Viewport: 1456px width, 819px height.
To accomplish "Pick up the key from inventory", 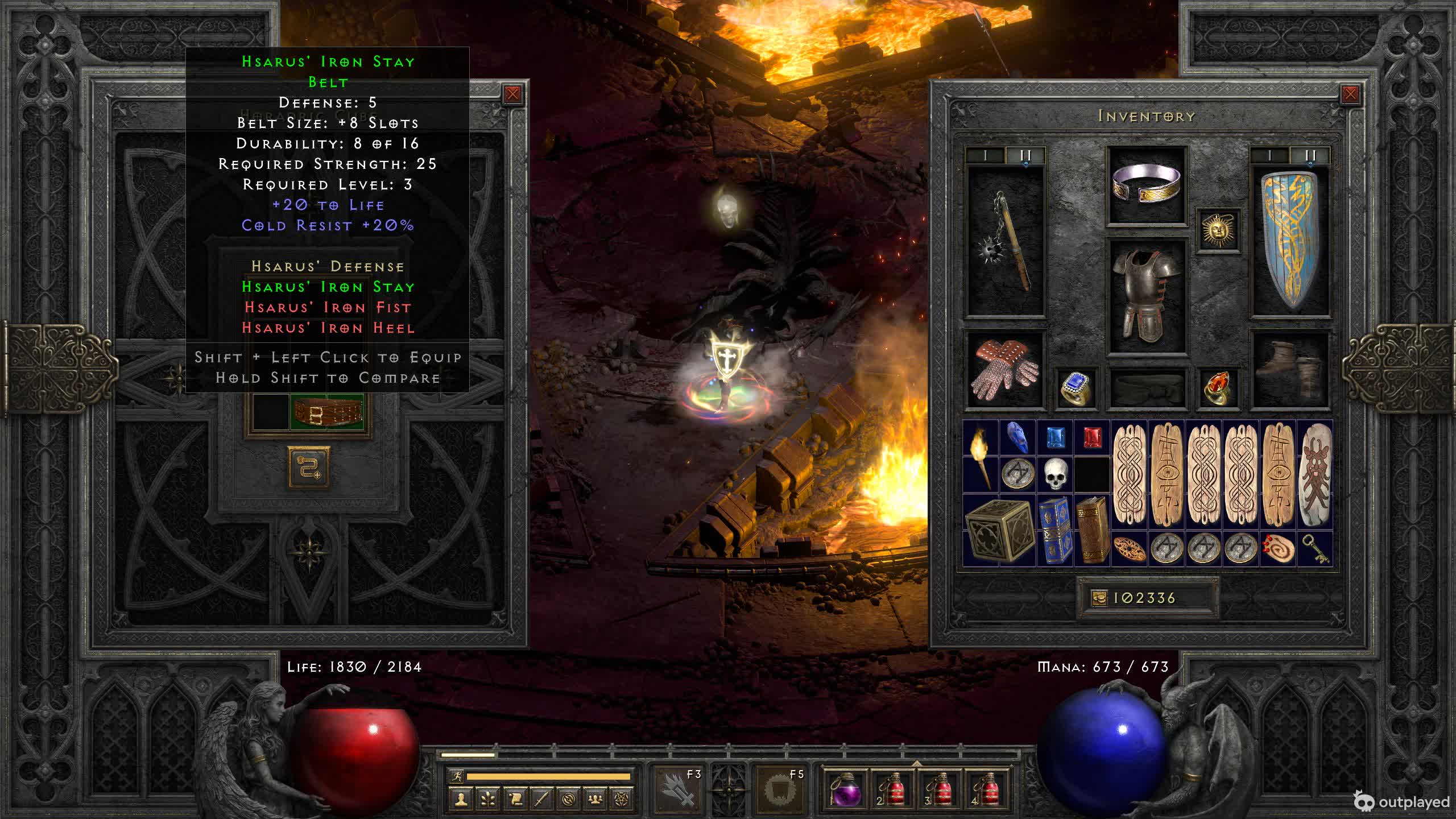I will point(1315,549).
